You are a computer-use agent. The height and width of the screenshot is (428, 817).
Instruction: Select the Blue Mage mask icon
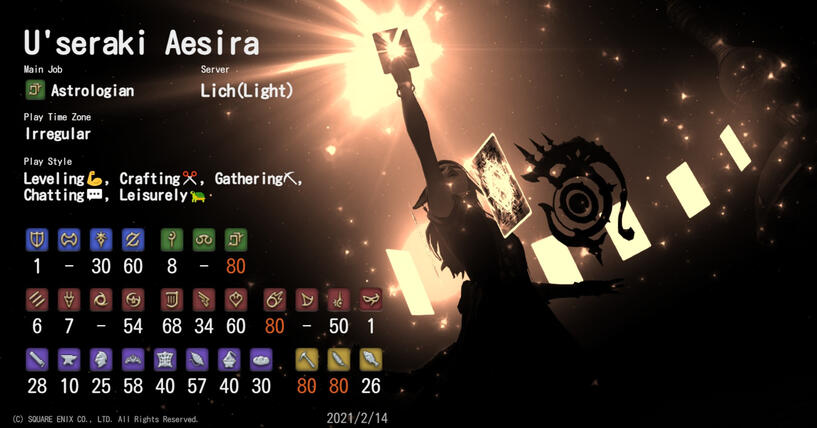point(370,299)
